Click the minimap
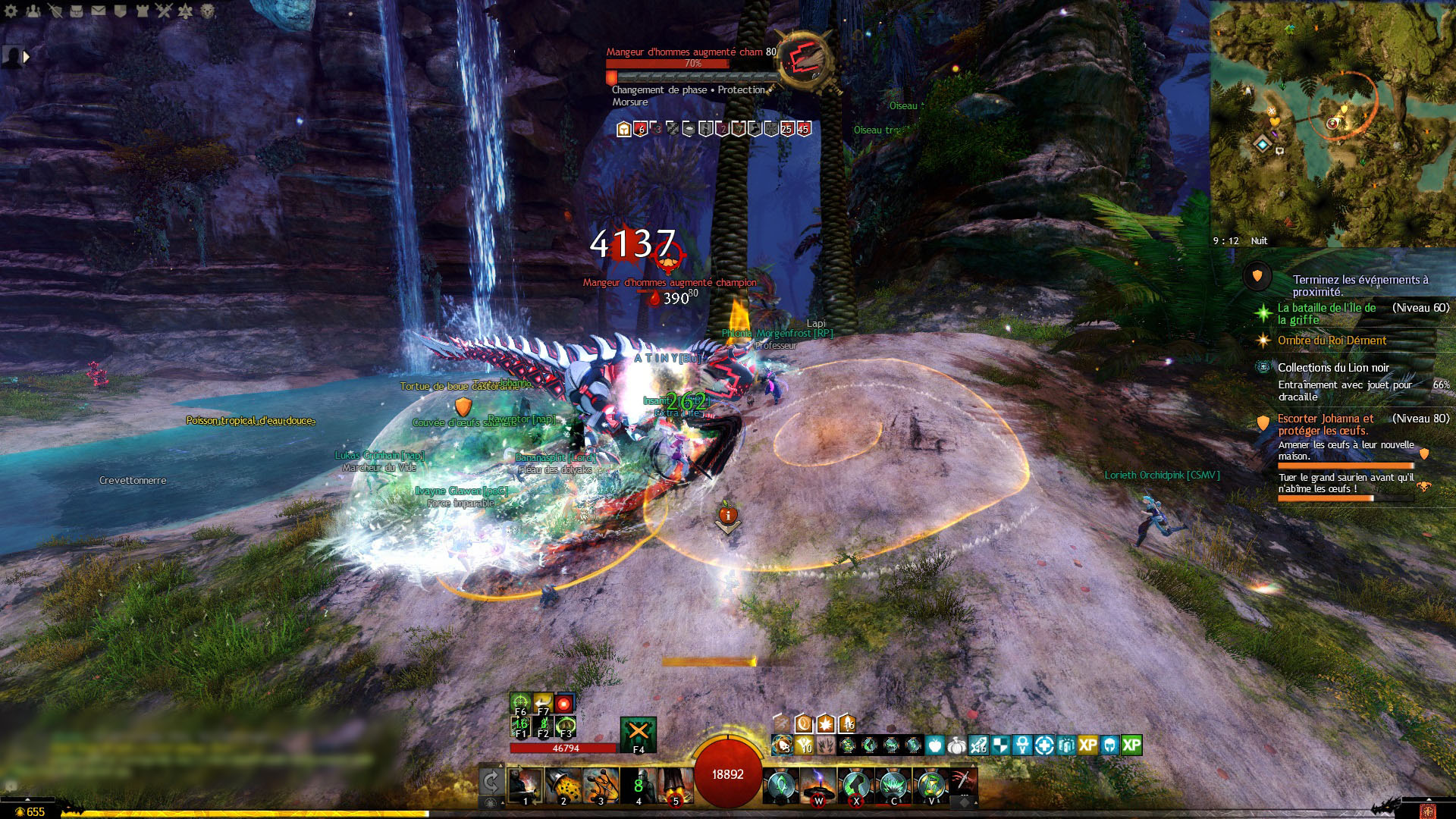 (1332, 121)
